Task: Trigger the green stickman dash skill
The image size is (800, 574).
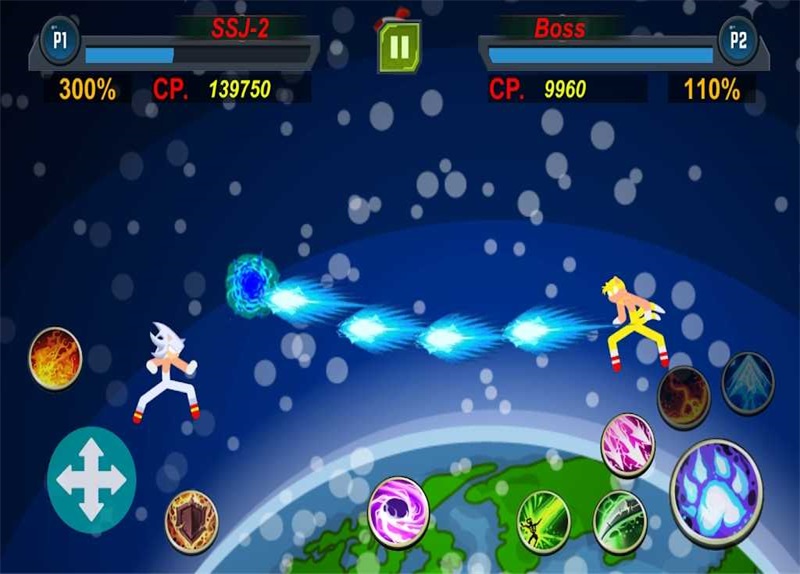Action: [543, 519]
